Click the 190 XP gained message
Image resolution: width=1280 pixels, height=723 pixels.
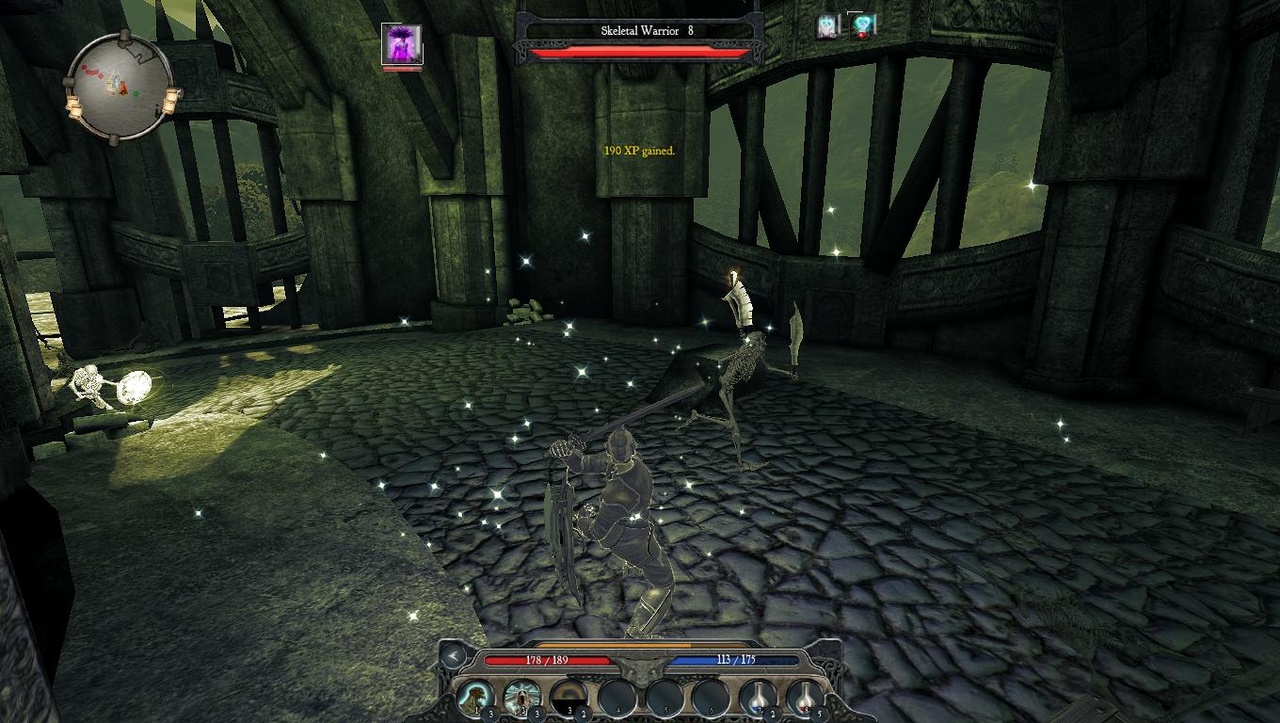pos(638,150)
